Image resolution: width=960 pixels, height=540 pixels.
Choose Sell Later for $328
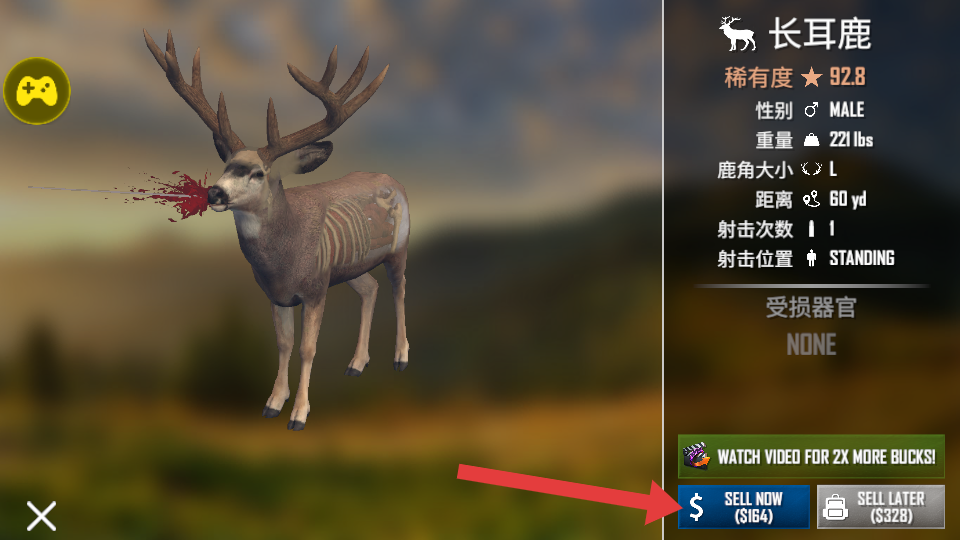click(x=880, y=507)
